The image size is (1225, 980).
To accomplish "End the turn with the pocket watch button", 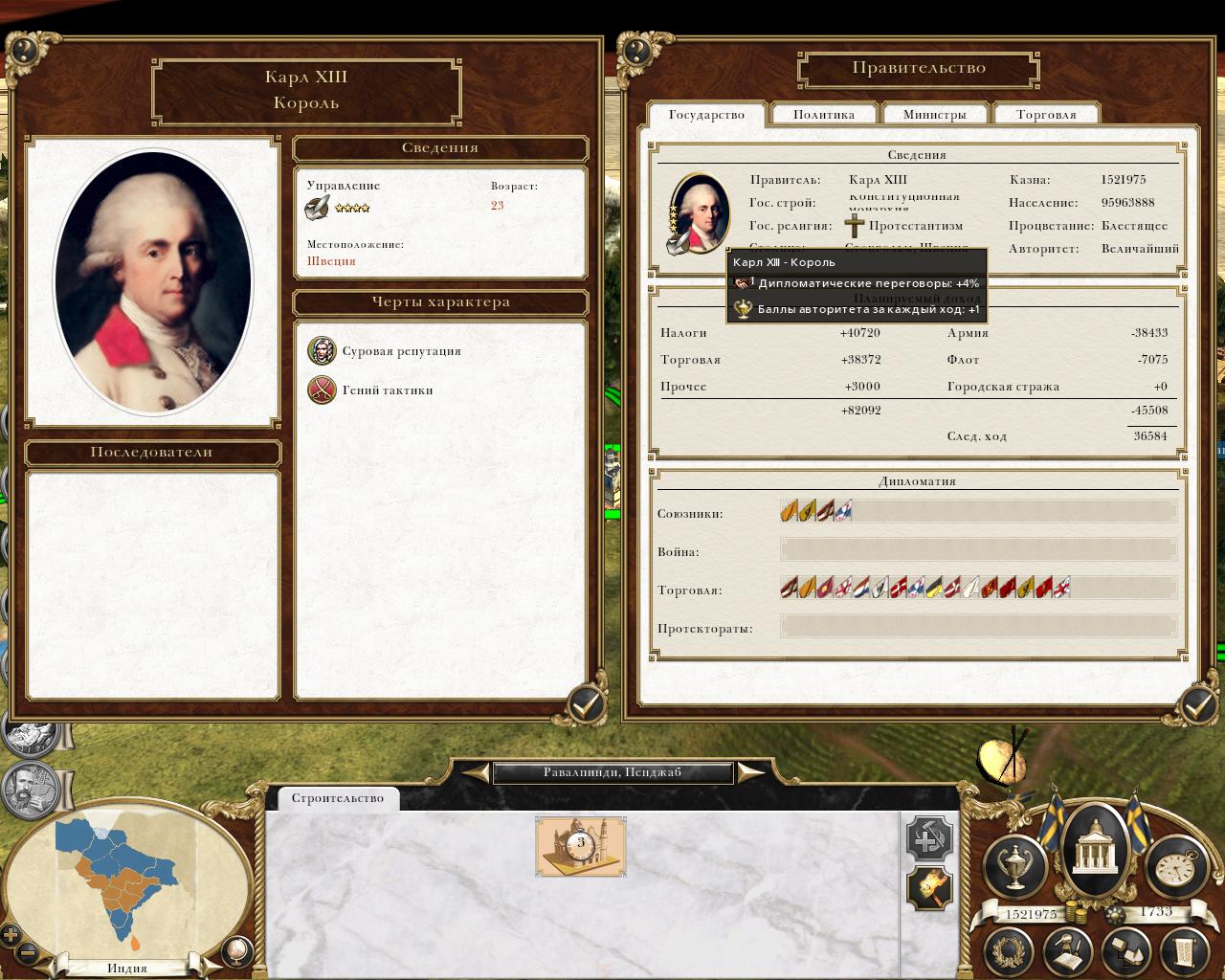I will click(x=1172, y=864).
